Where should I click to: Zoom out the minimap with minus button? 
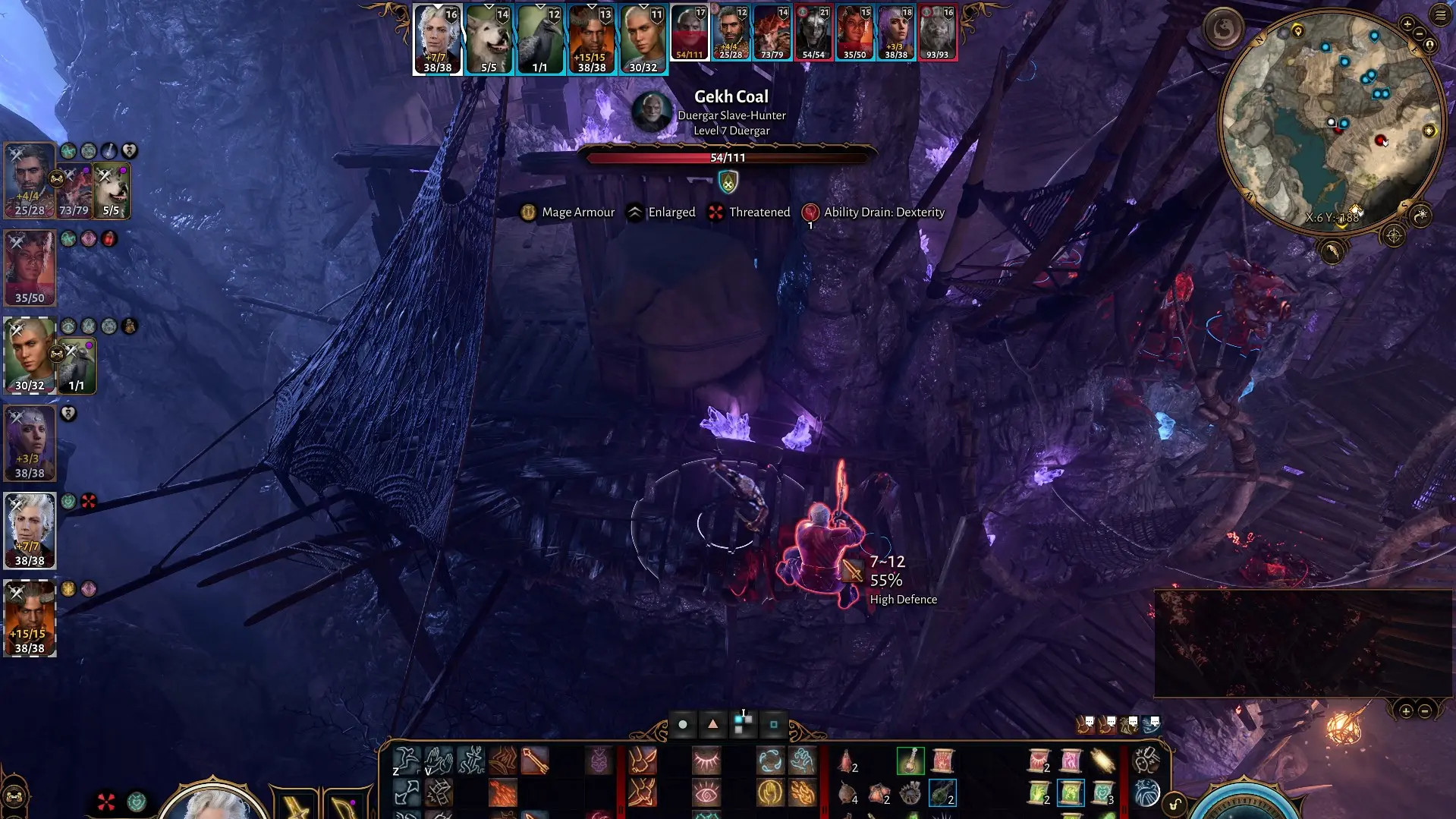pyautogui.click(x=1419, y=34)
